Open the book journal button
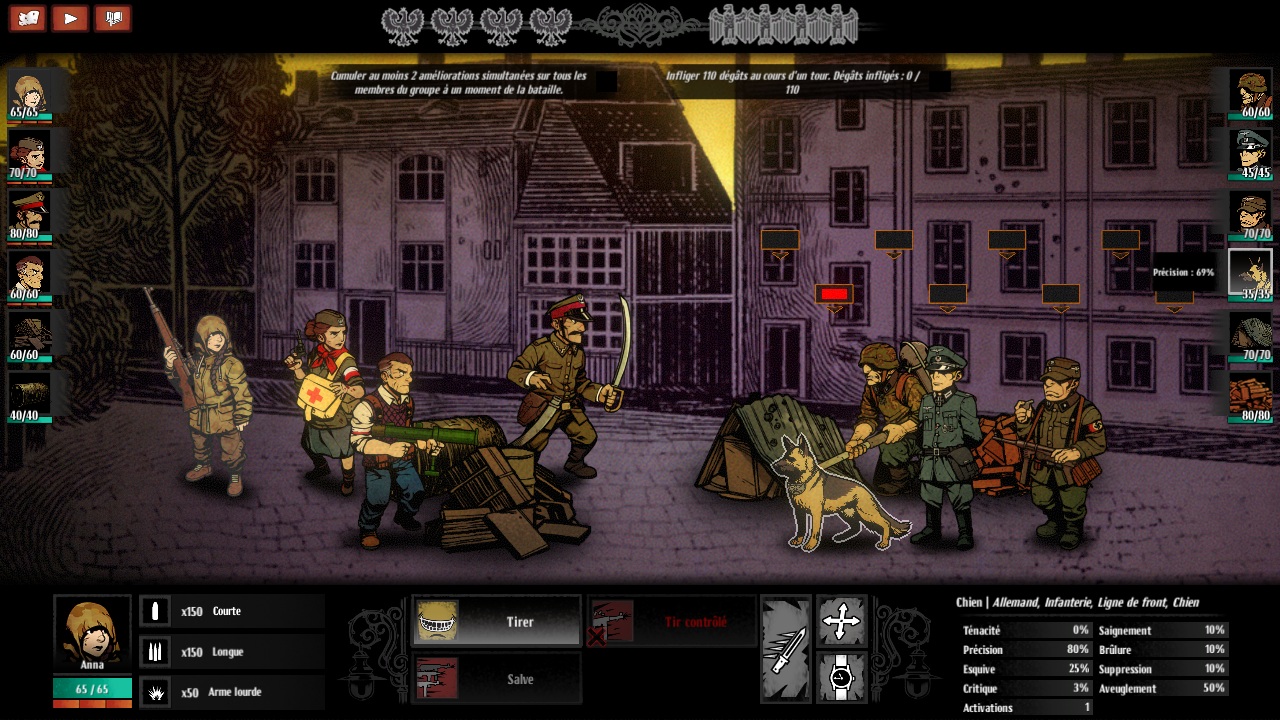 click(113, 18)
